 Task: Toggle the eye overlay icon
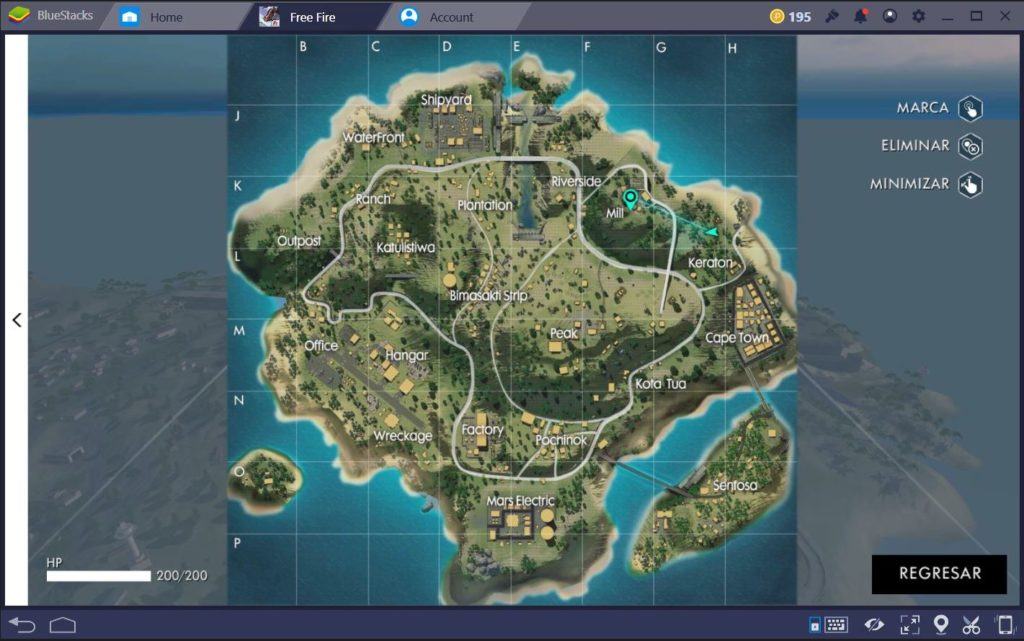(x=874, y=625)
